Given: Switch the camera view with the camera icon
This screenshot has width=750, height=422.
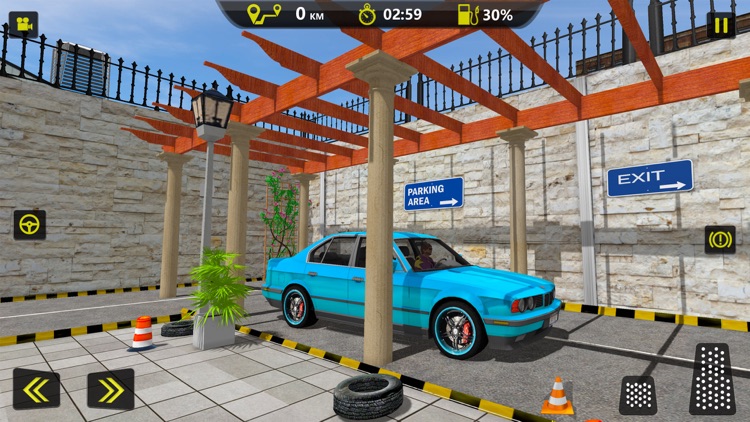Looking at the screenshot, I should 23,24.
